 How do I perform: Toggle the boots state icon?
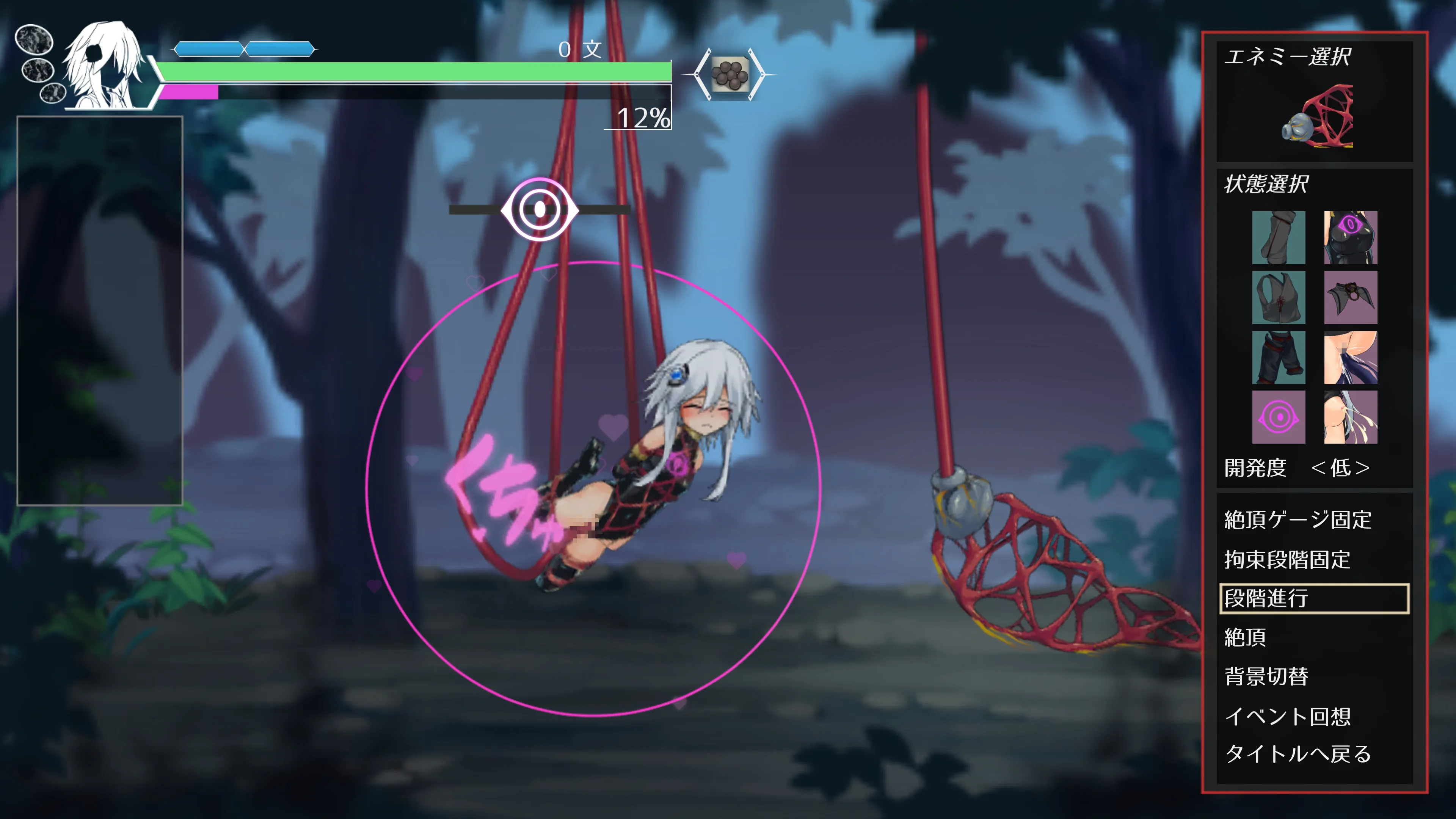click(1278, 237)
